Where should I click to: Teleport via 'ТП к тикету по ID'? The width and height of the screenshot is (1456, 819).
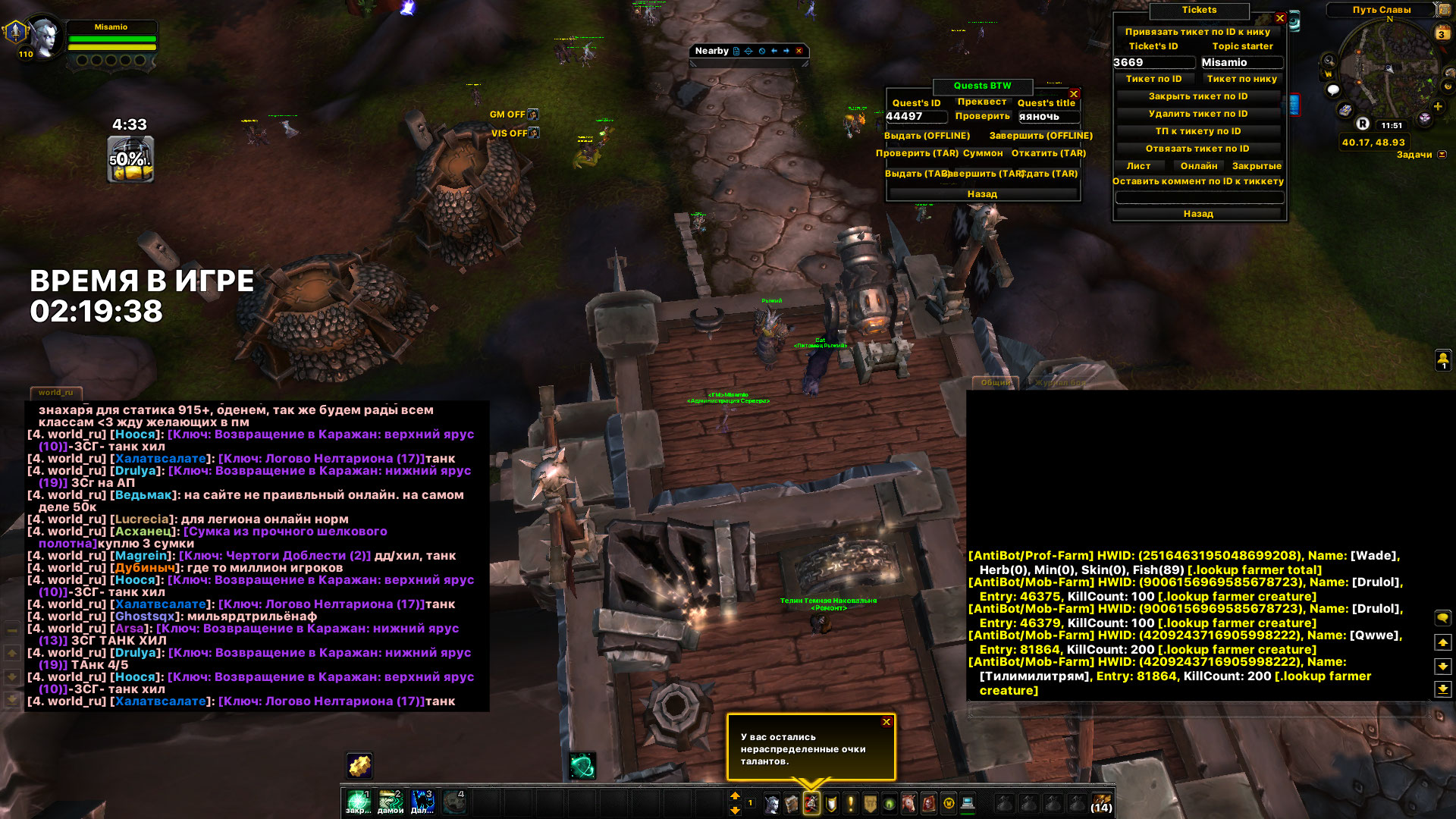(x=1197, y=131)
